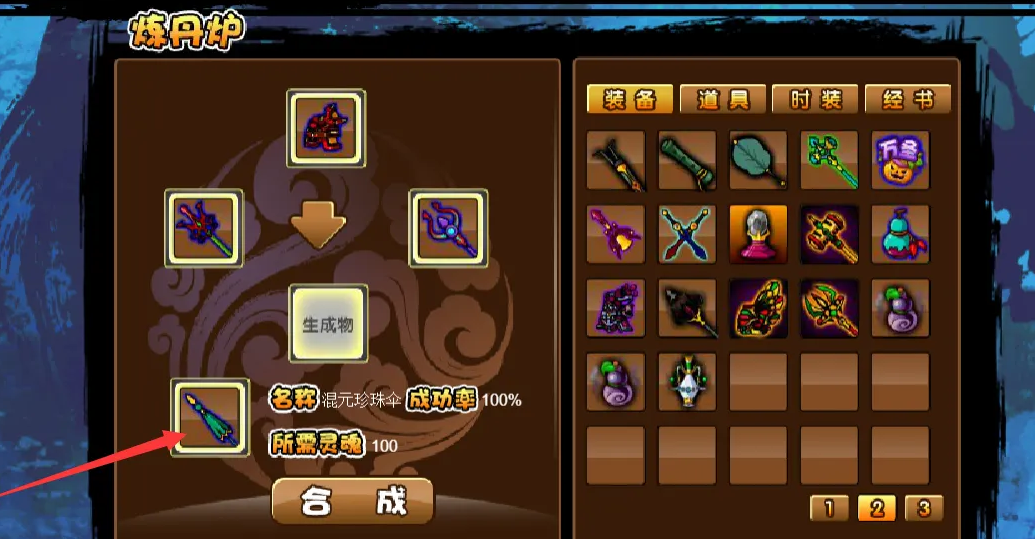
Task: Select inventory page 2
Action: pyautogui.click(x=876, y=508)
